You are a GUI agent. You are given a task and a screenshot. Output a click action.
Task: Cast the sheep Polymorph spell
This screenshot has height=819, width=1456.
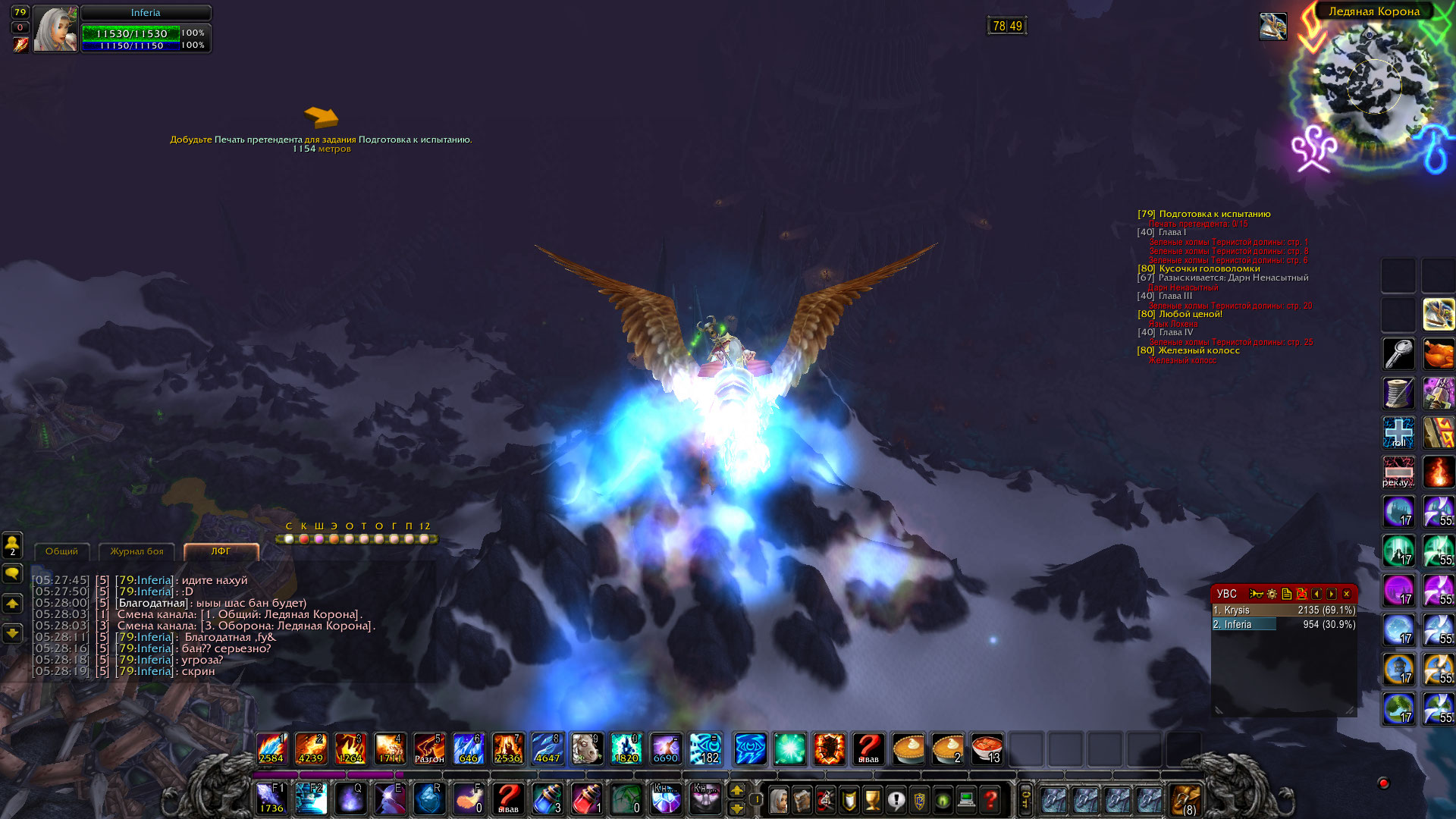pos(586,748)
